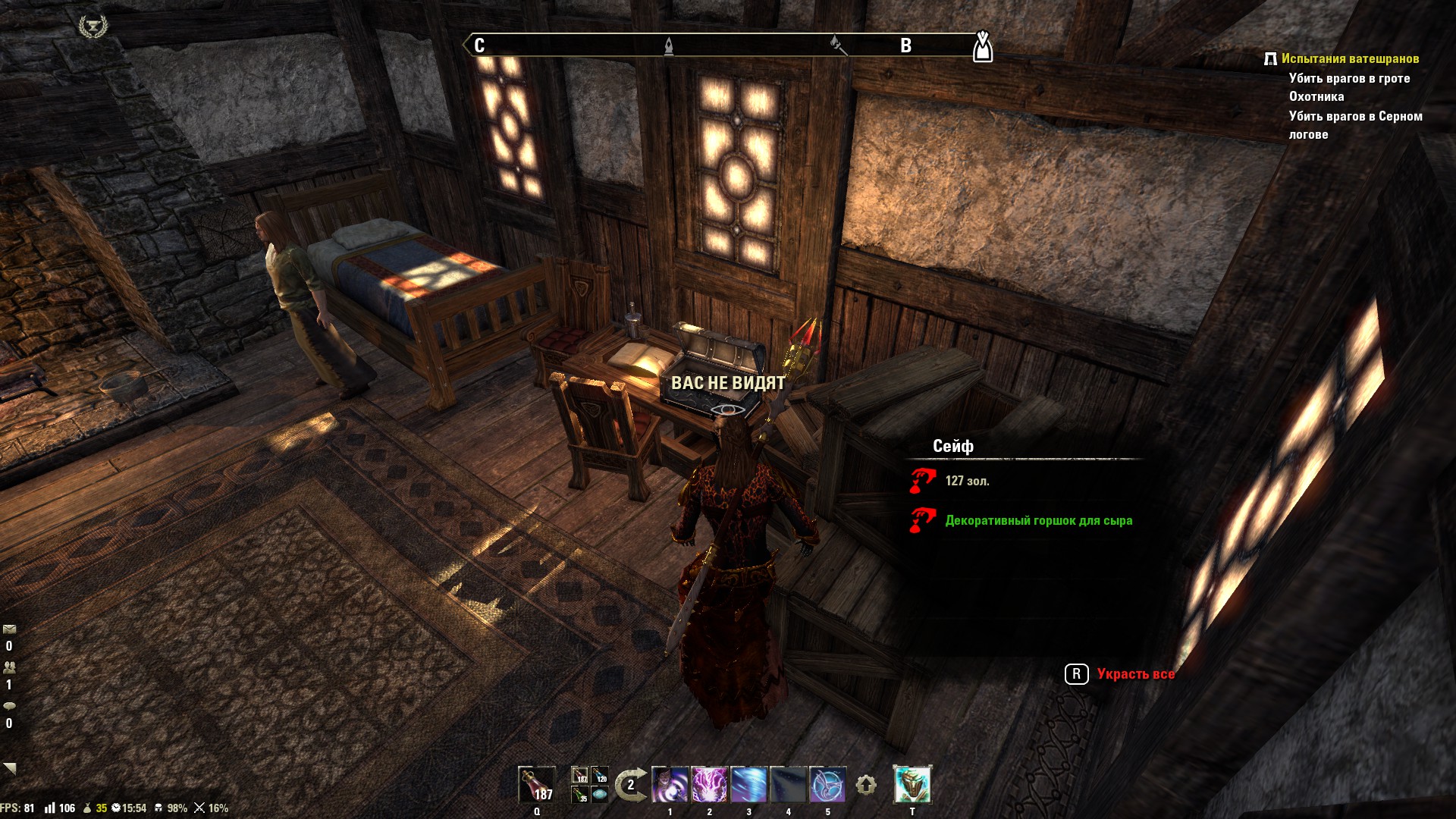Select the blue potion in the quickslot grid
The image size is (1456, 819).
click(x=600, y=776)
